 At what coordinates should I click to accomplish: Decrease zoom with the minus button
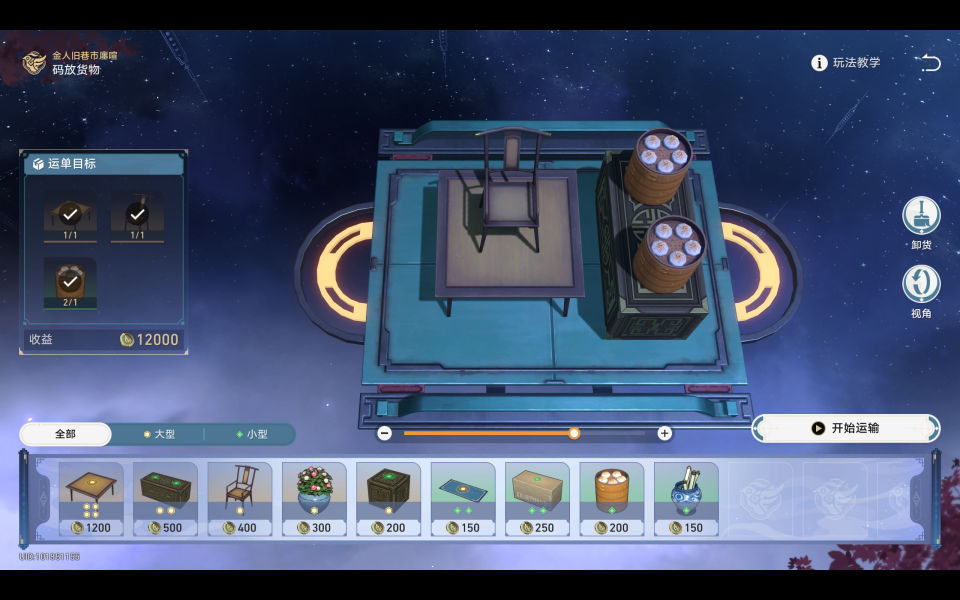(x=384, y=433)
